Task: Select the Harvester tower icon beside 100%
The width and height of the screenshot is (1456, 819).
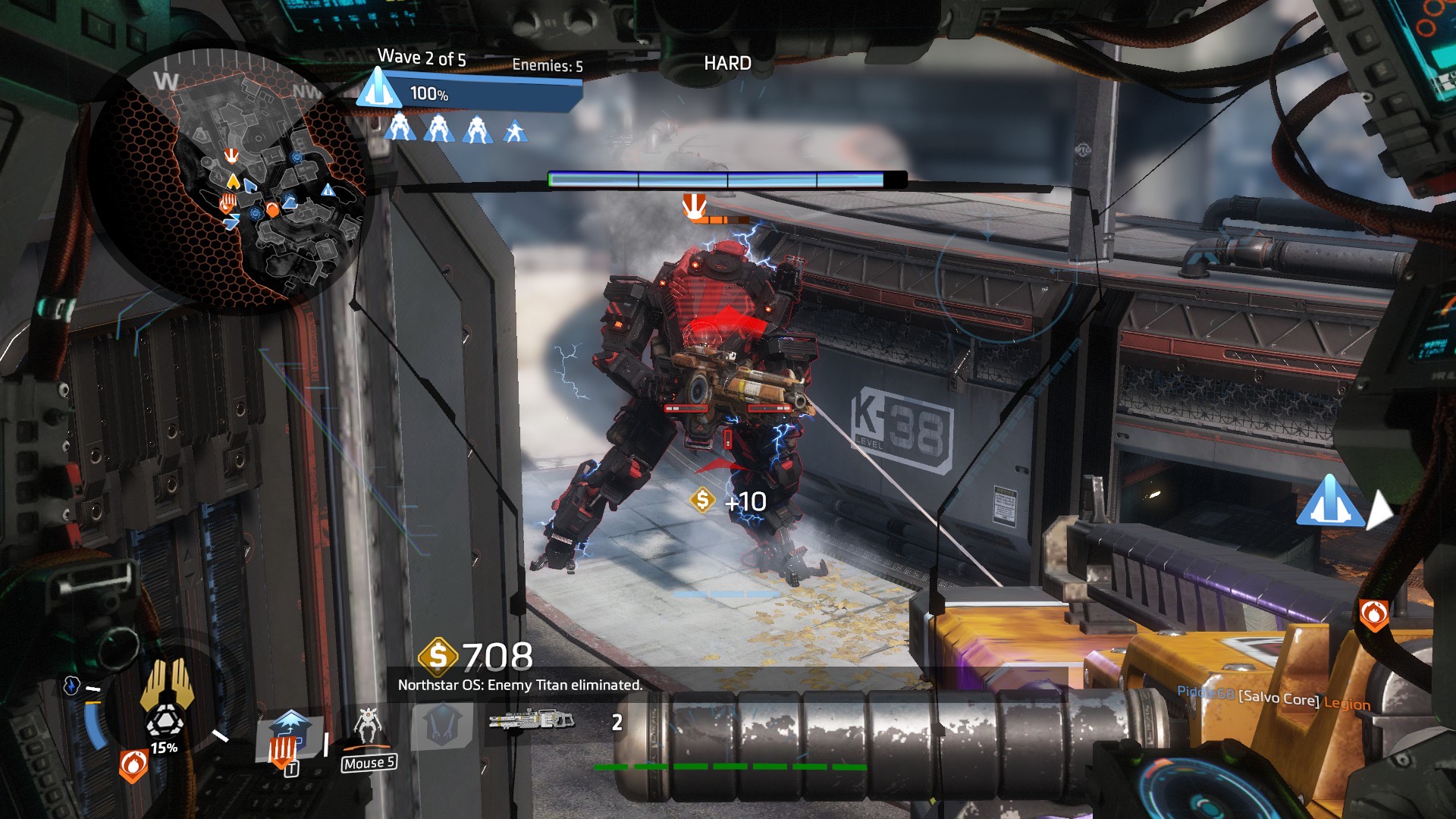Action: click(x=378, y=89)
